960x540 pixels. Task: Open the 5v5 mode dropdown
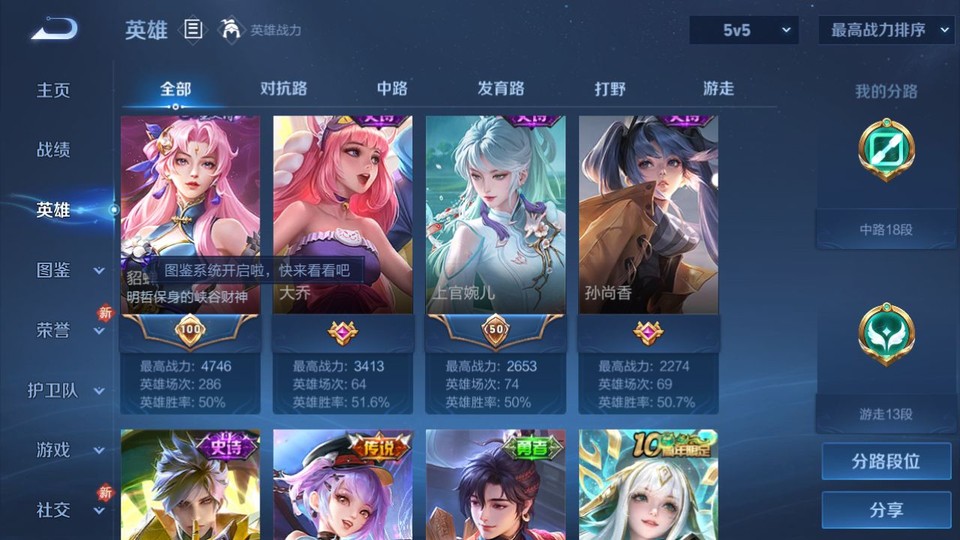click(744, 30)
